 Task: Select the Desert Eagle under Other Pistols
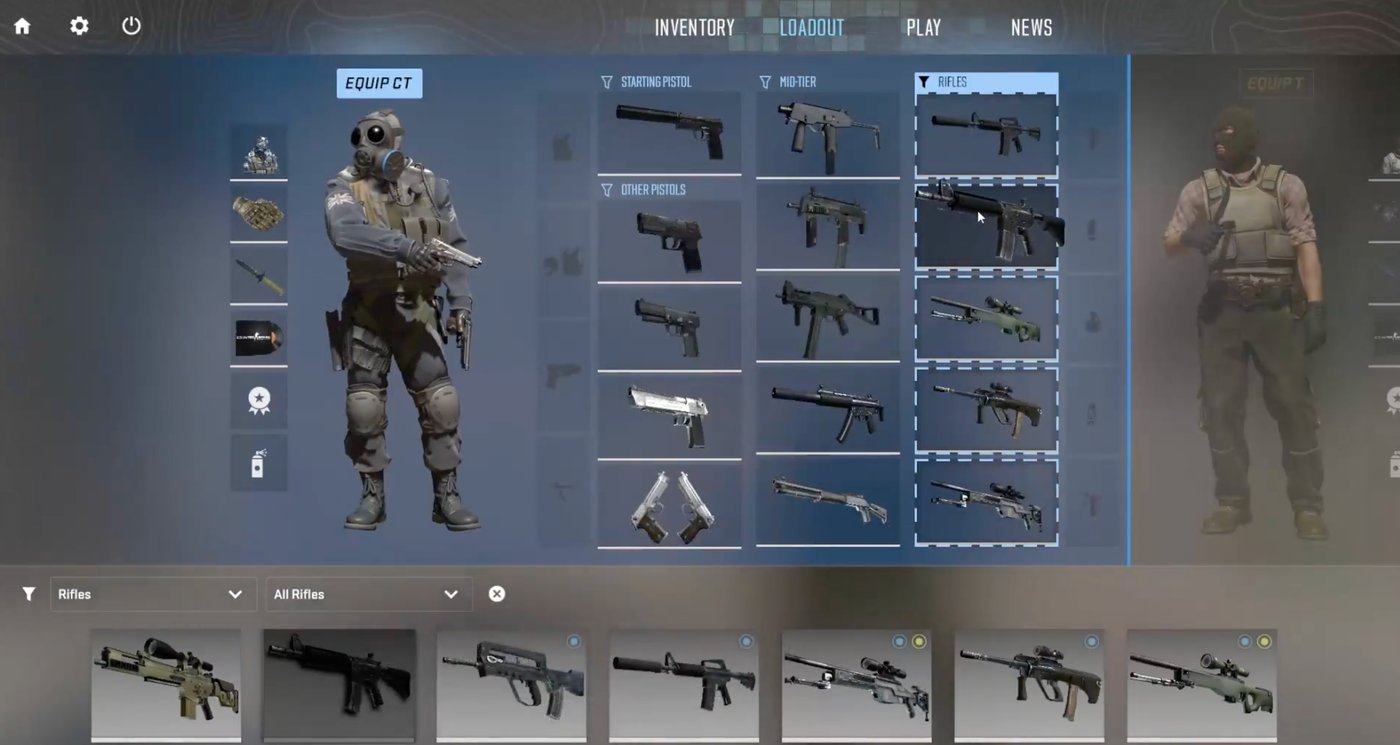(668, 410)
